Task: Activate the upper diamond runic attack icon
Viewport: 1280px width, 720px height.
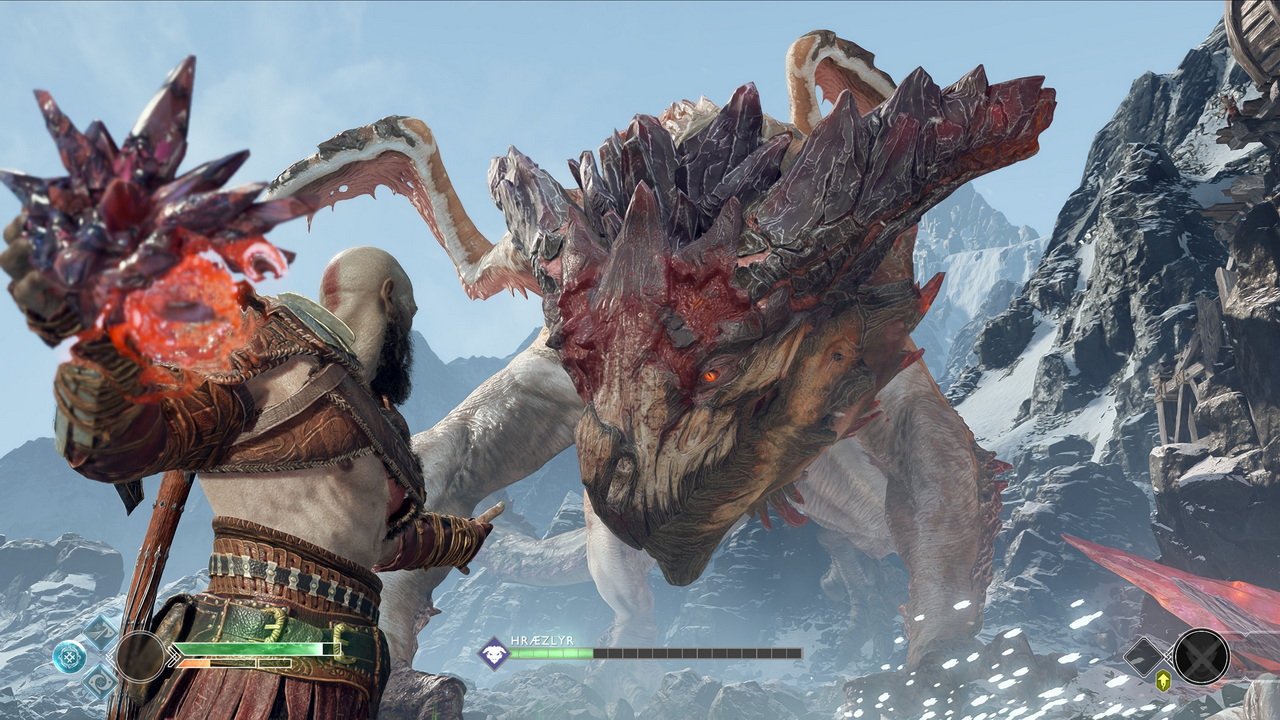Action: coord(100,632)
